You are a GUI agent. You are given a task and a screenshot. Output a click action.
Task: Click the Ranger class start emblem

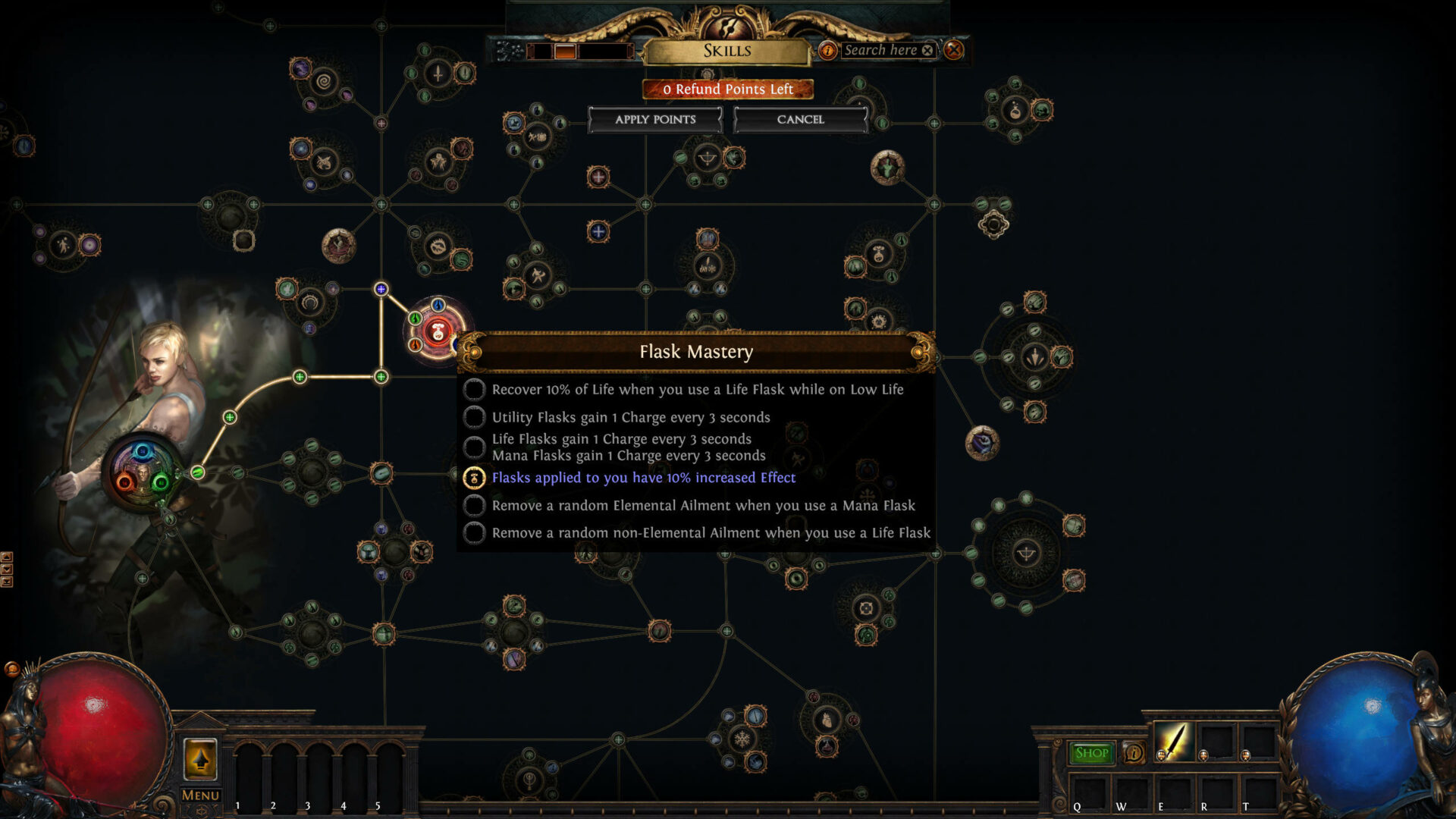[x=143, y=472]
